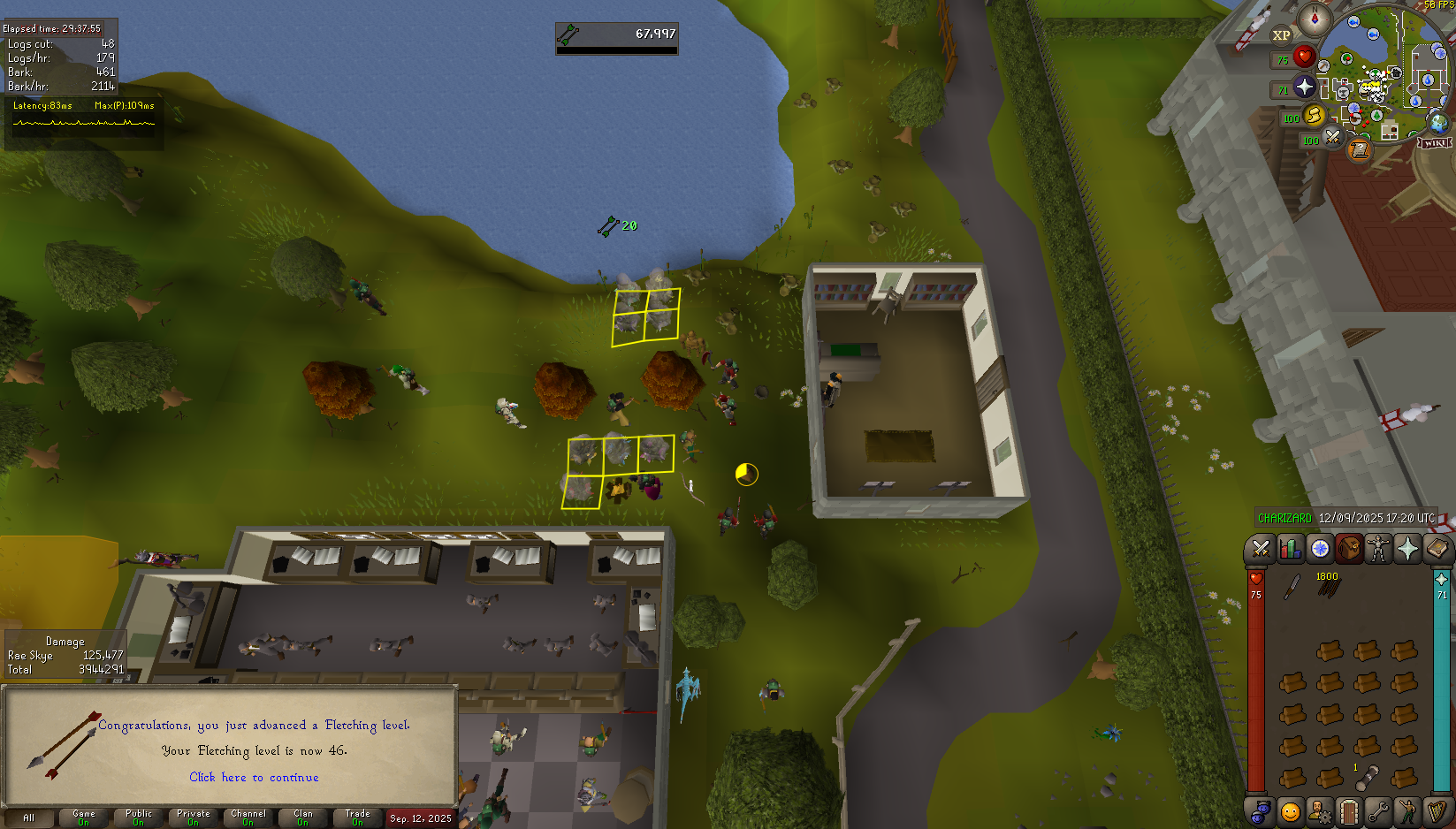Viewport: 1456px width, 829px height.
Task: Click the compass to face north
Action: [1315, 19]
